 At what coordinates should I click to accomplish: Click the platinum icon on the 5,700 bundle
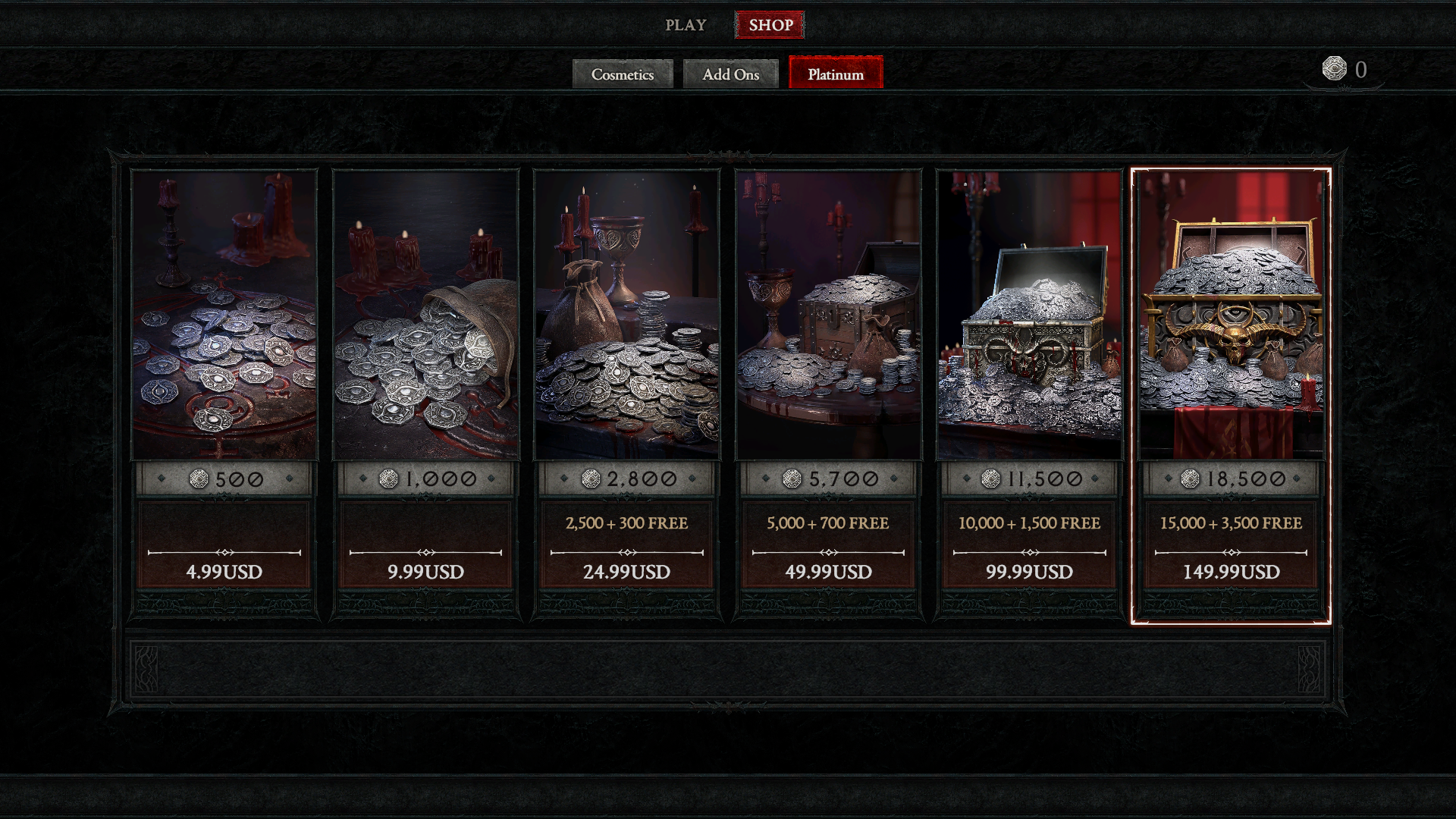[794, 479]
